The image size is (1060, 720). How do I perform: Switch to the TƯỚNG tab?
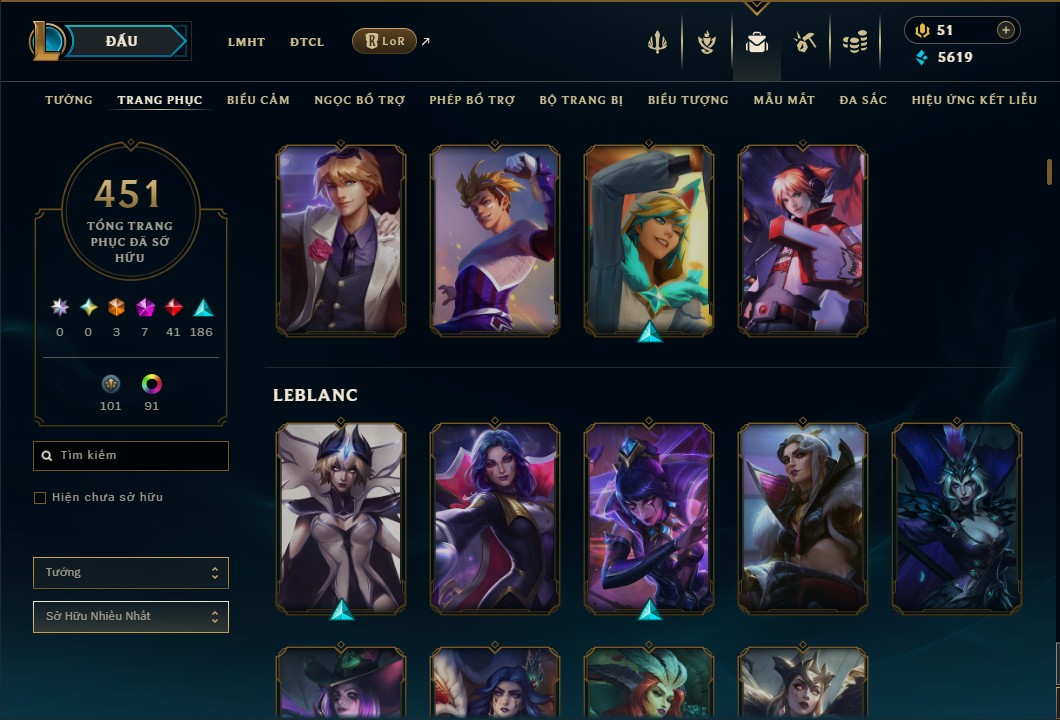[69, 100]
